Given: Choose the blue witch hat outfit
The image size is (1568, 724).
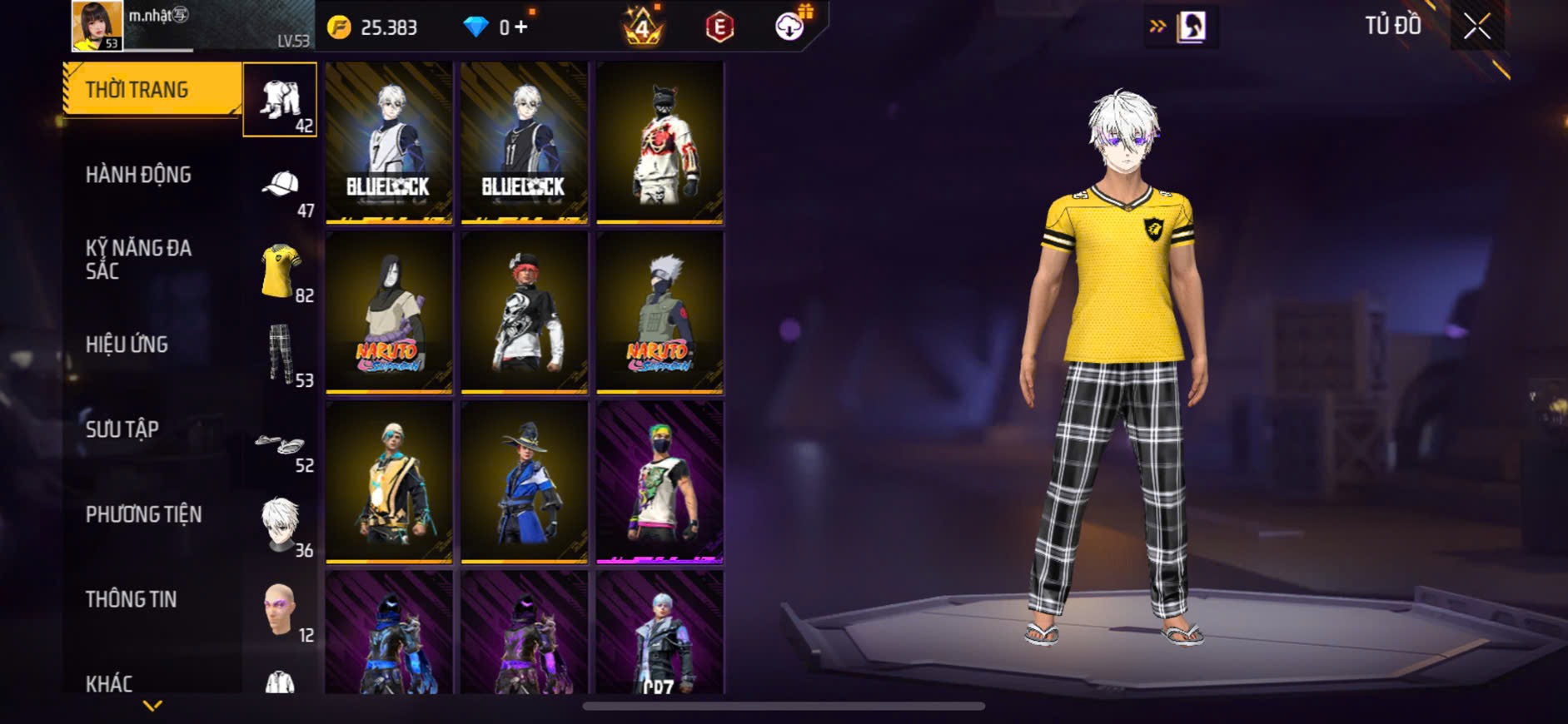Looking at the screenshot, I should (524, 482).
